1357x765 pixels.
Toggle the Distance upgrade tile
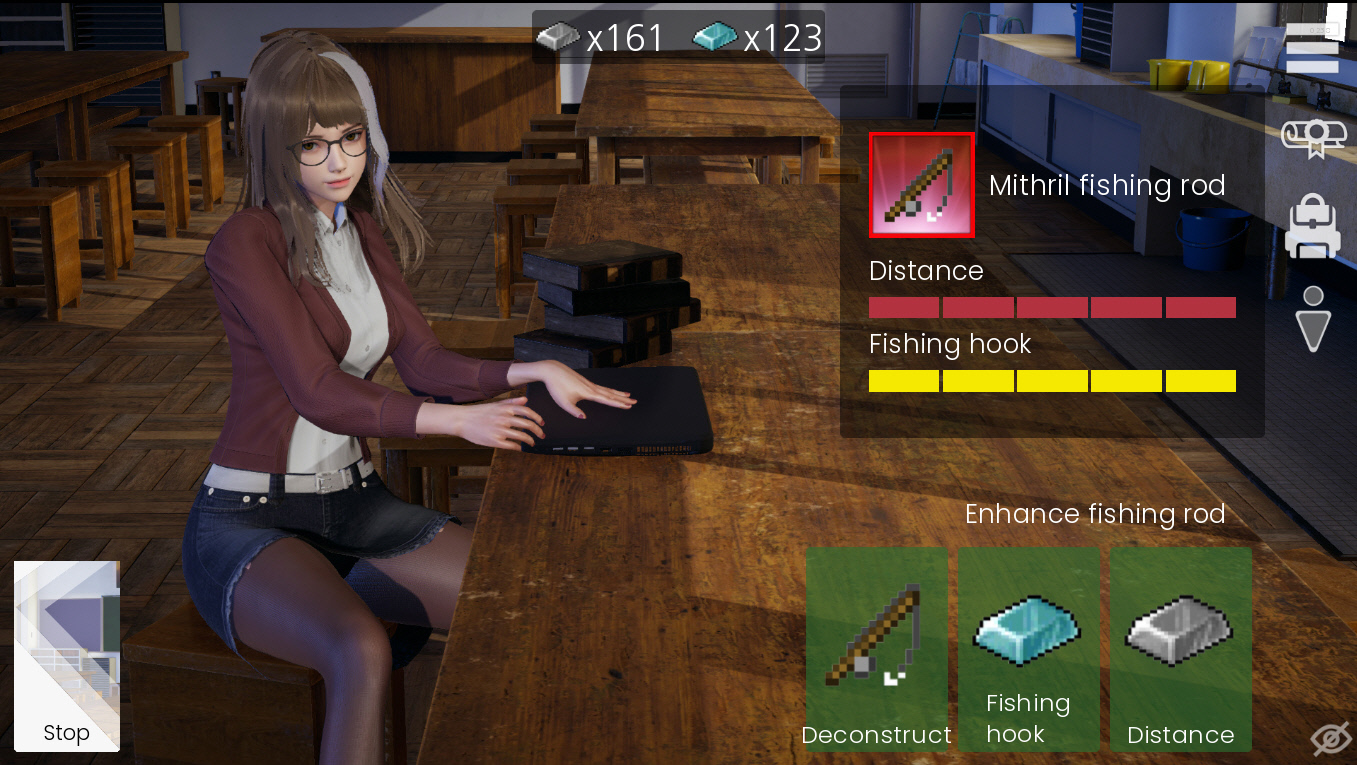click(1181, 649)
